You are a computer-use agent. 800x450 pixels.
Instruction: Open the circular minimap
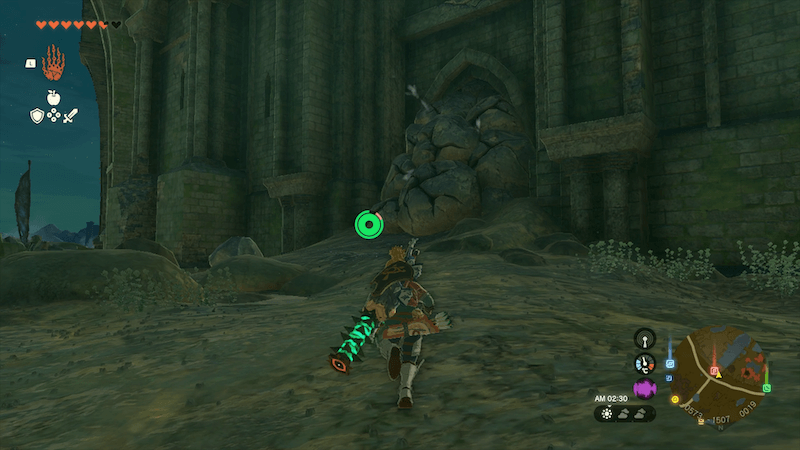coord(718,371)
